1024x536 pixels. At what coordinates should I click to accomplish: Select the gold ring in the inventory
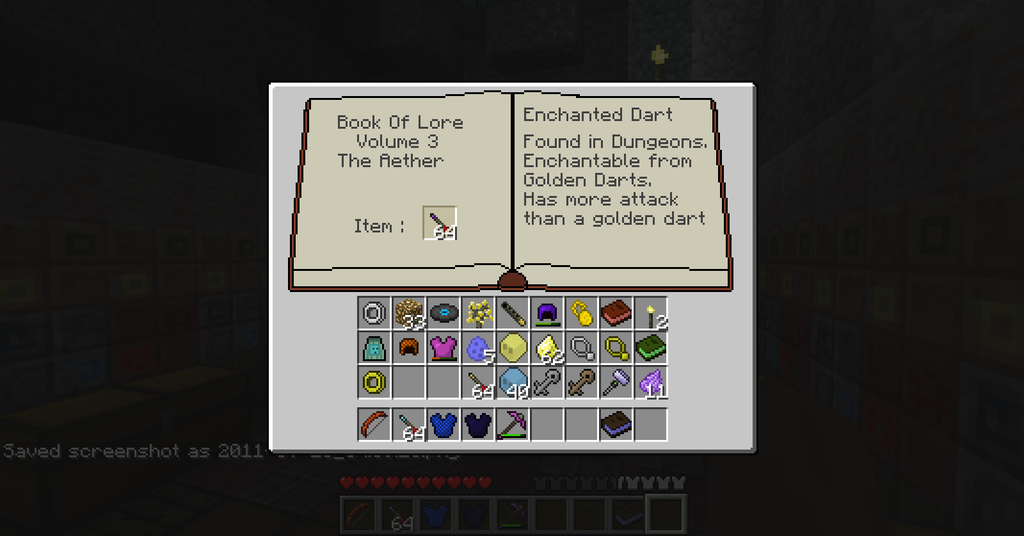point(374,381)
